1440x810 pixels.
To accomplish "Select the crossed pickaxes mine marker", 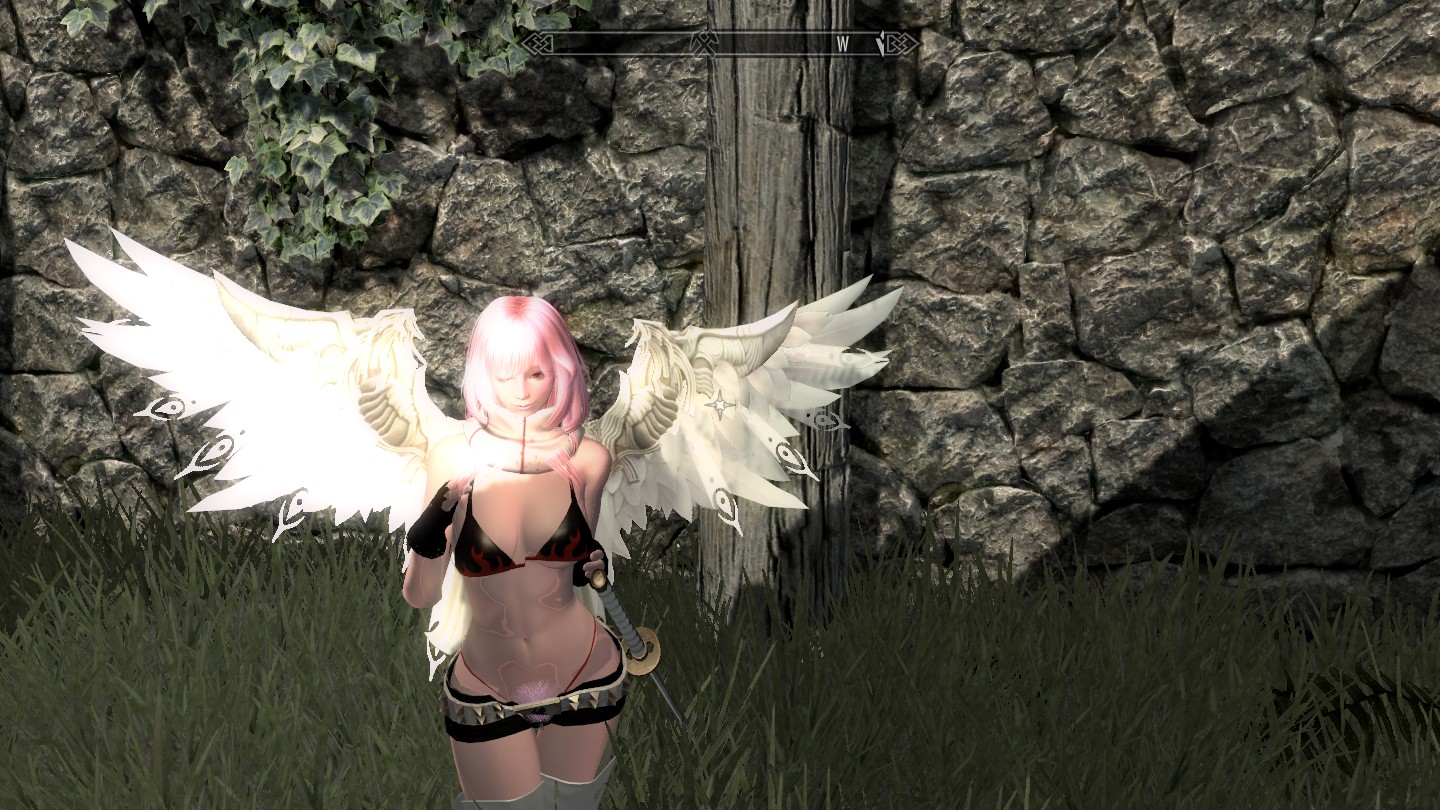I will 703,43.
